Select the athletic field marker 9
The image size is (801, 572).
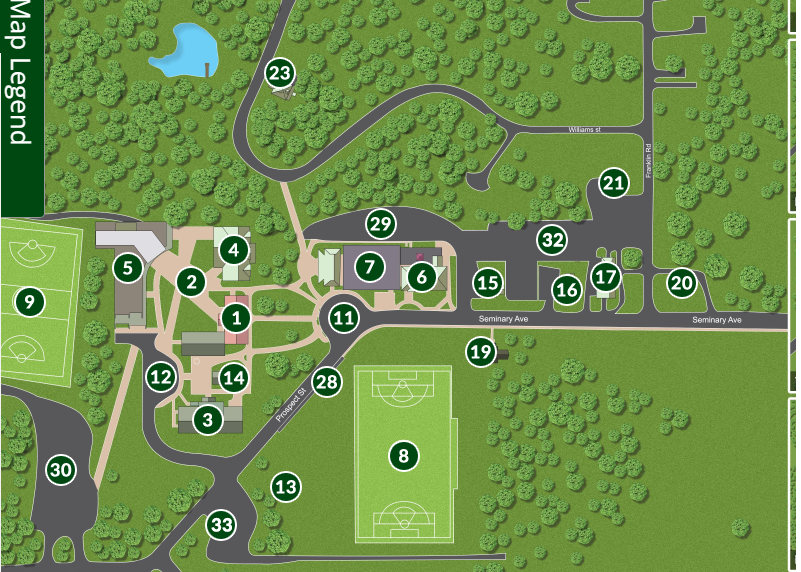pyautogui.click(x=29, y=299)
